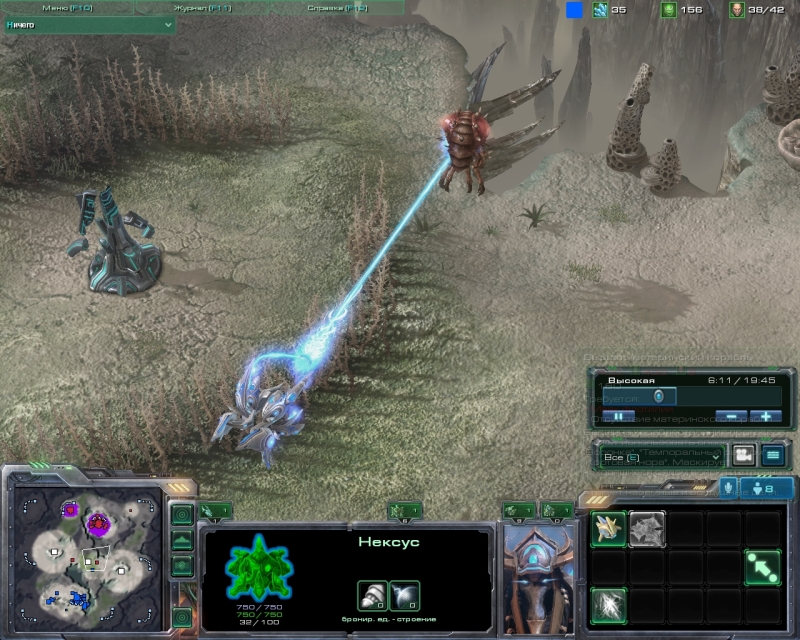Click the replay timeline slider

coord(660,396)
